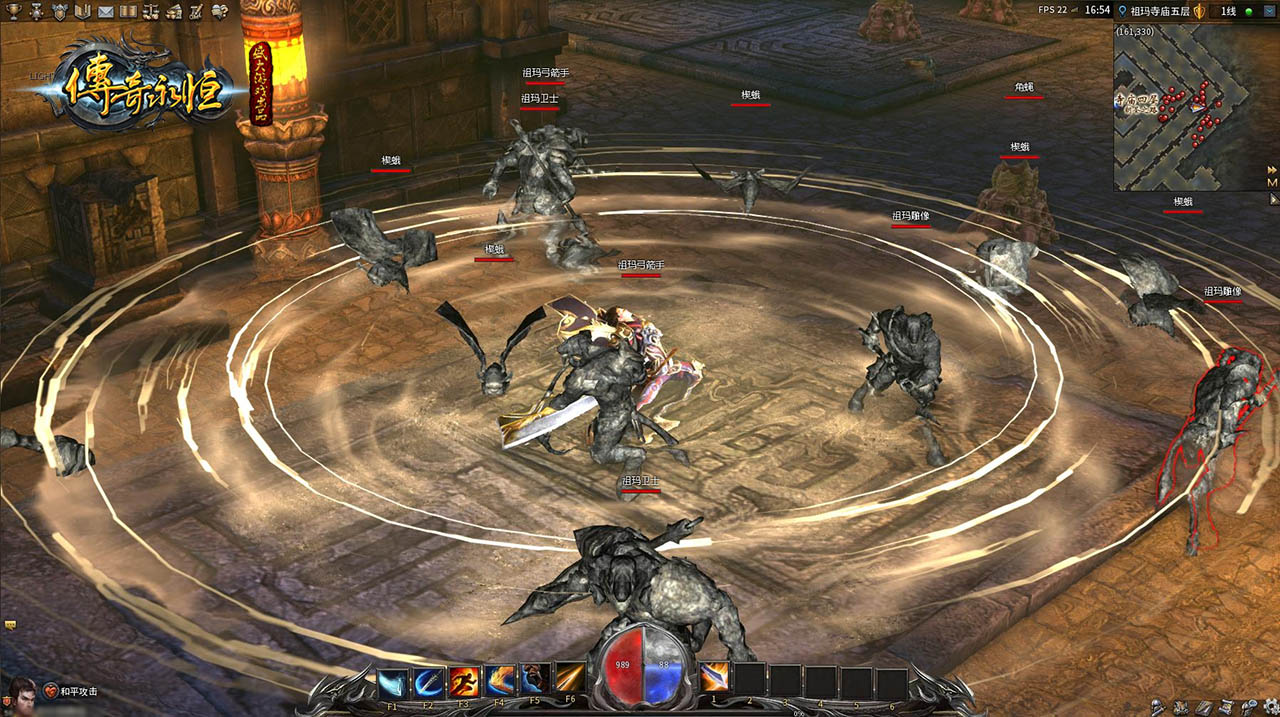Trigger the F3 running figure skill
This screenshot has width=1280, height=717.
pos(464,680)
